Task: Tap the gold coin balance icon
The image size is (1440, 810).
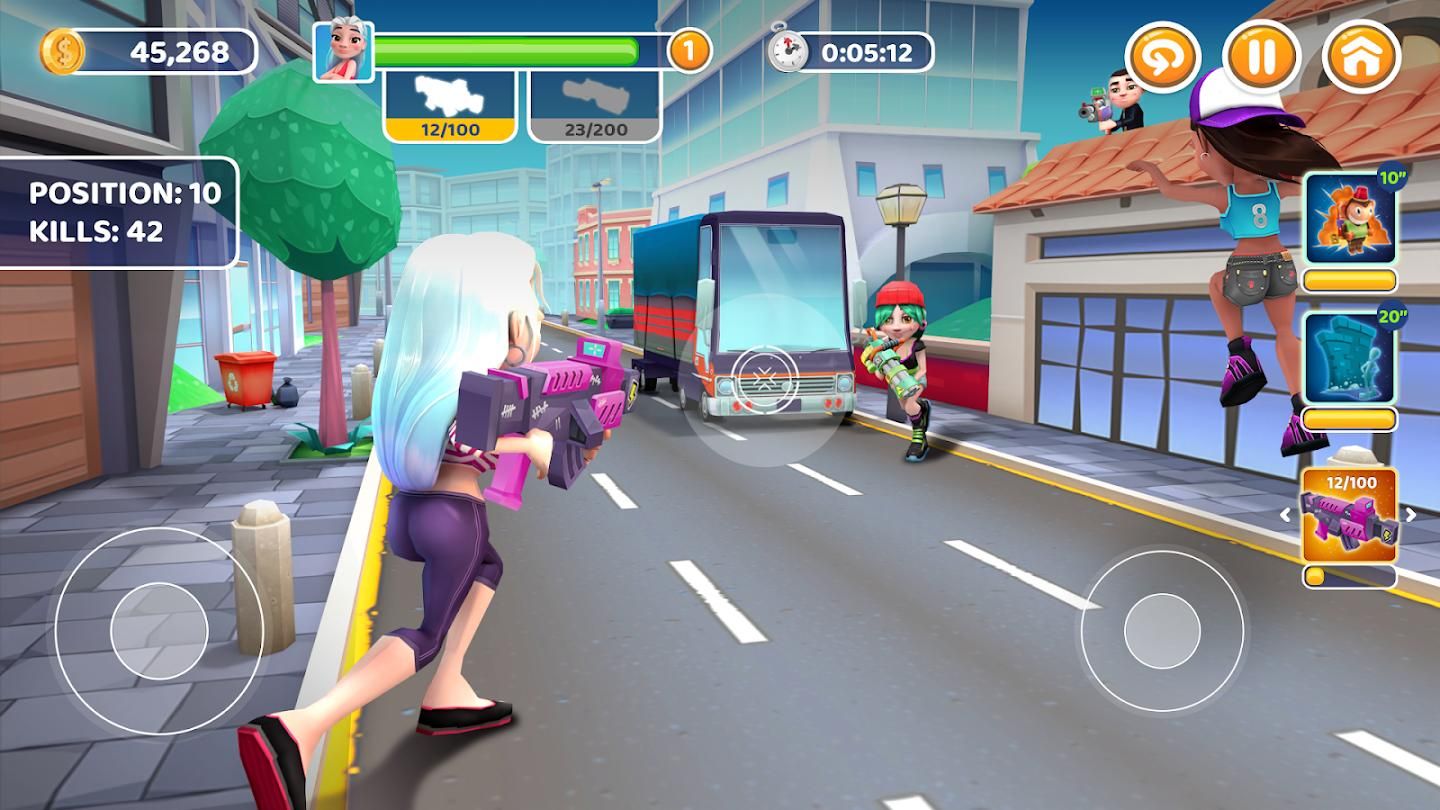Action: click(62, 52)
